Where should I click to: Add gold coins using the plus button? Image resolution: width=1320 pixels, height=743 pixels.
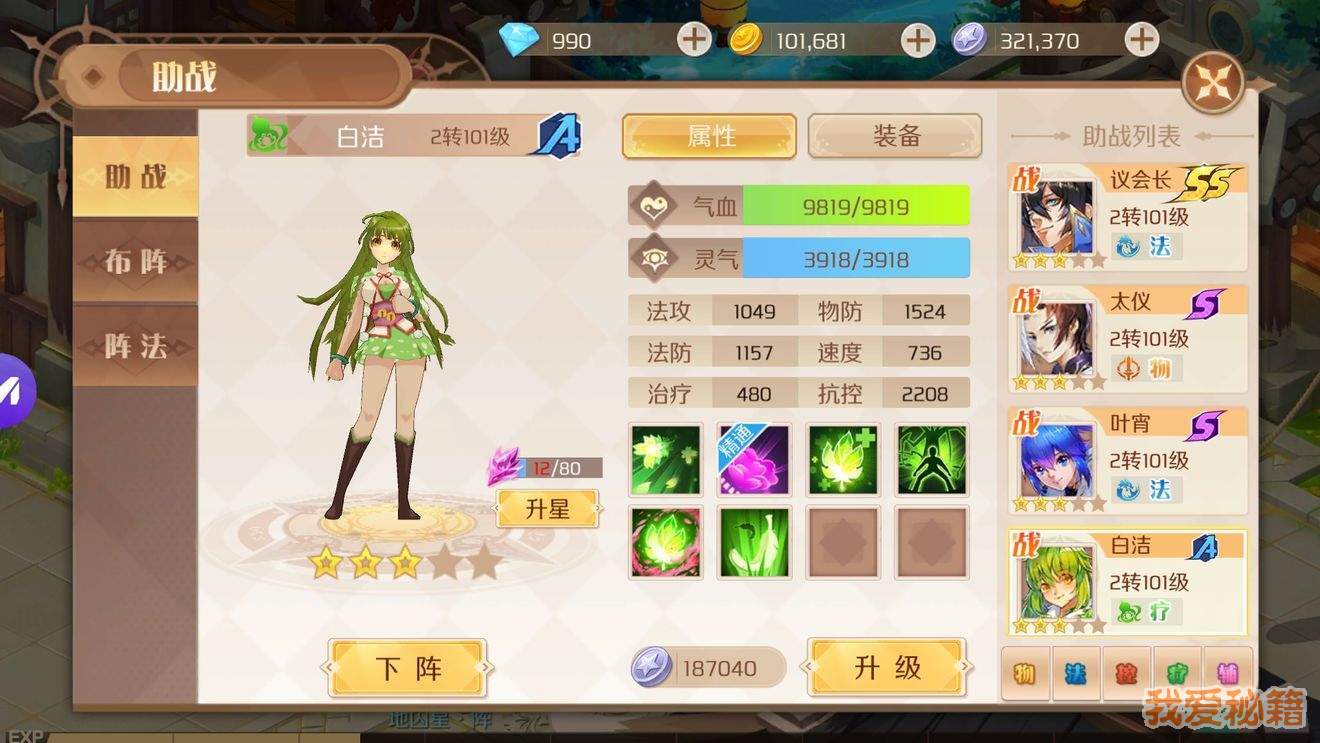point(917,40)
